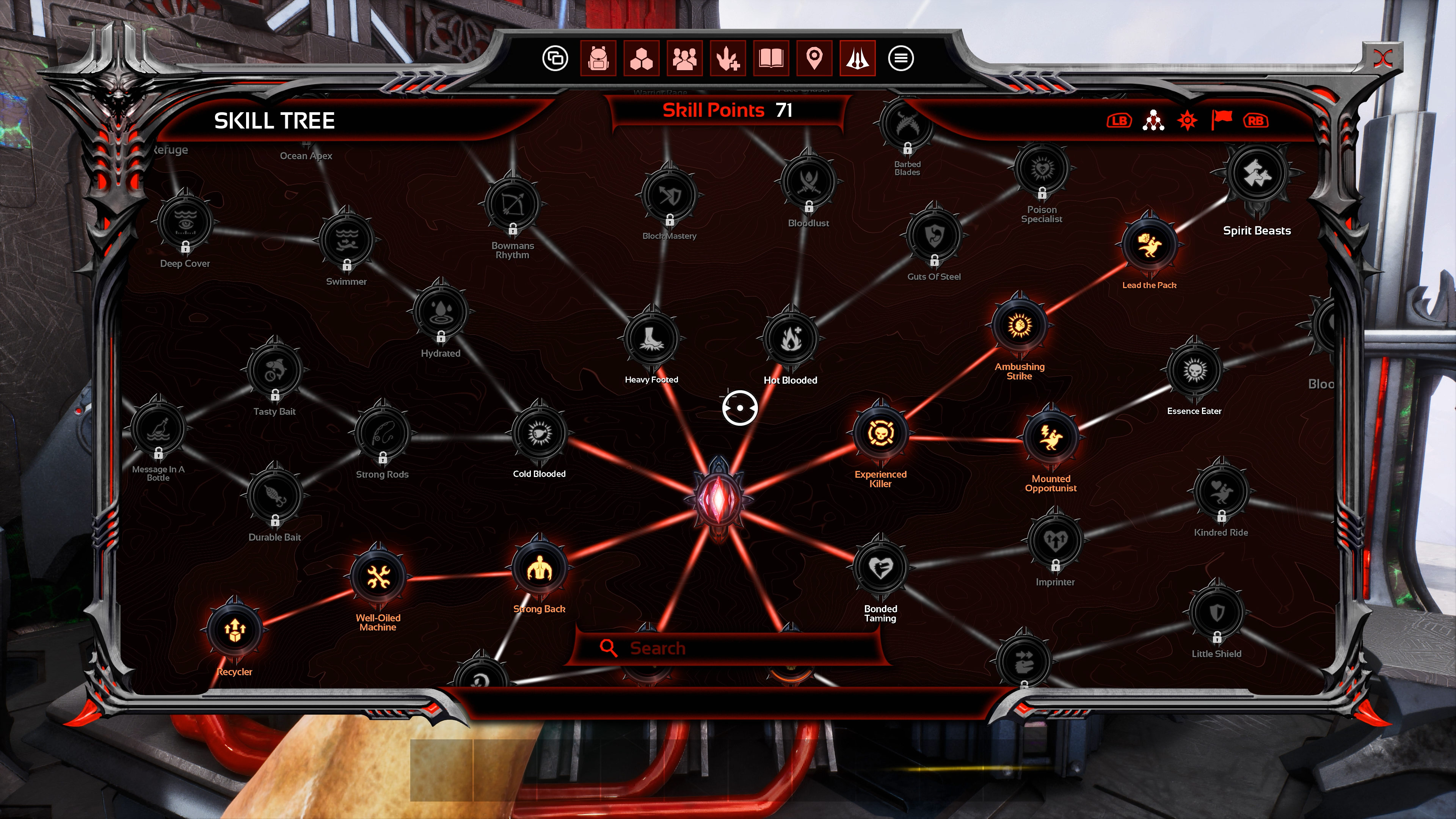Close the skill tree window
This screenshot has width=1456, height=819.
(1383, 58)
